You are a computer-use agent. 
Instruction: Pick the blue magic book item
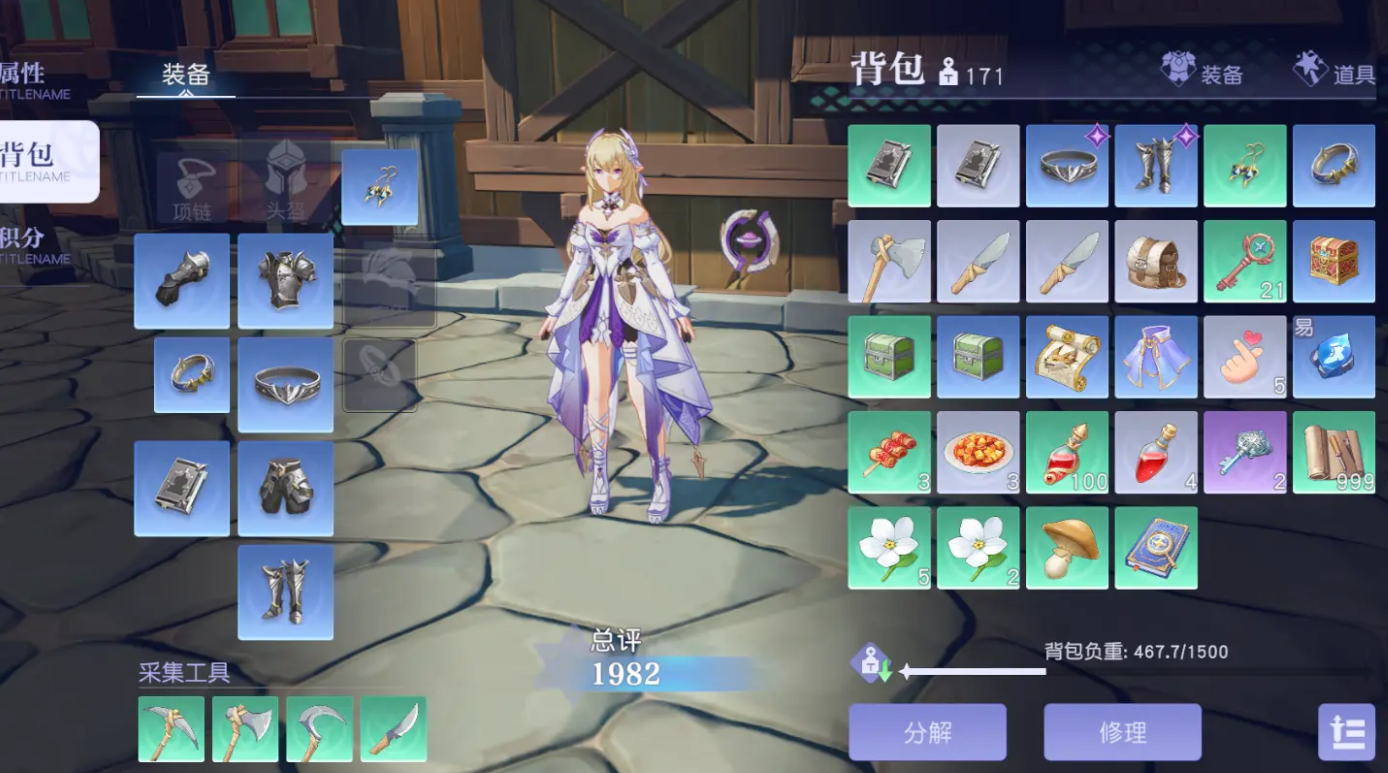(1156, 548)
